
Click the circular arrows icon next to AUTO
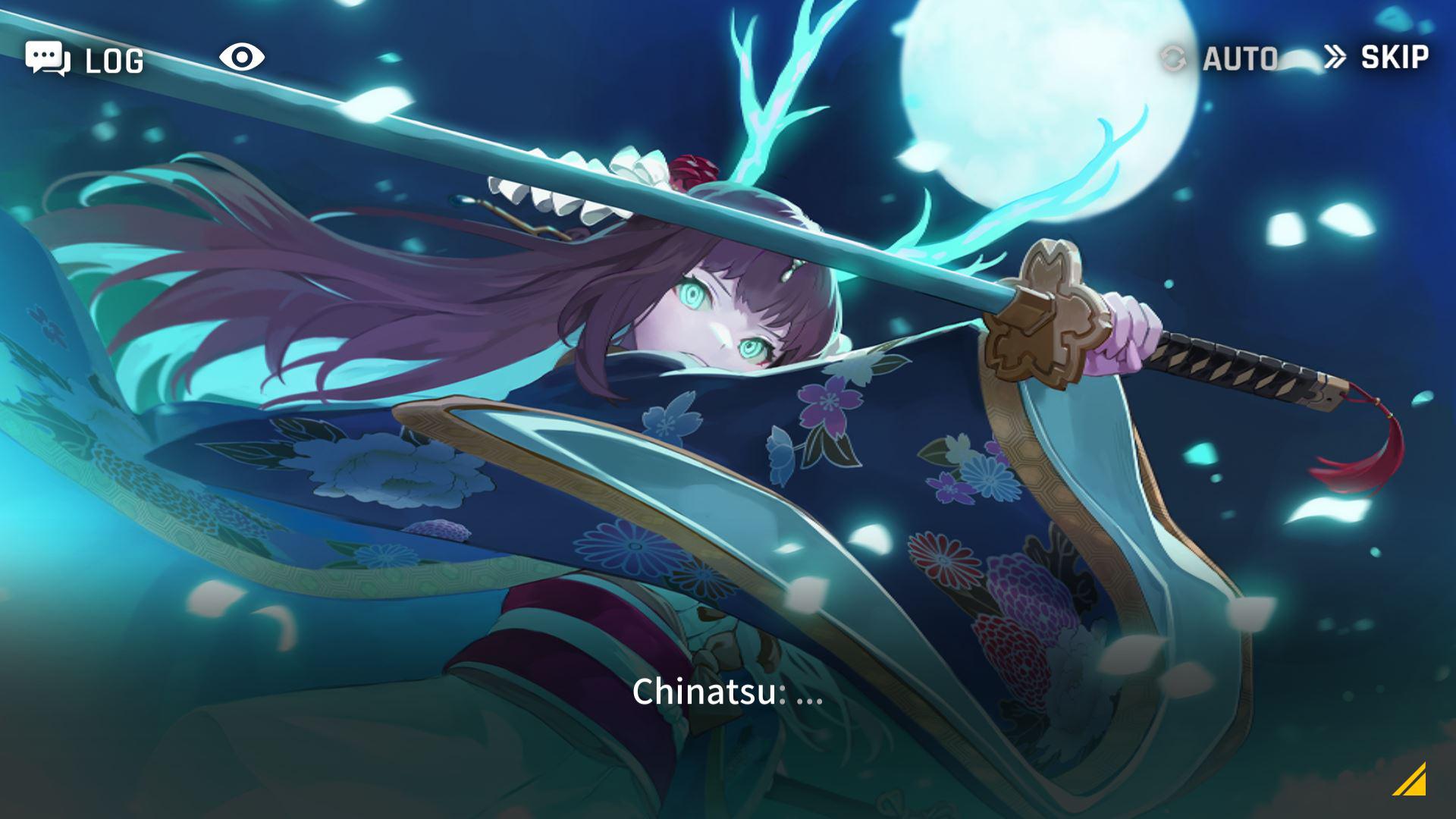click(x=1174, y=58)
